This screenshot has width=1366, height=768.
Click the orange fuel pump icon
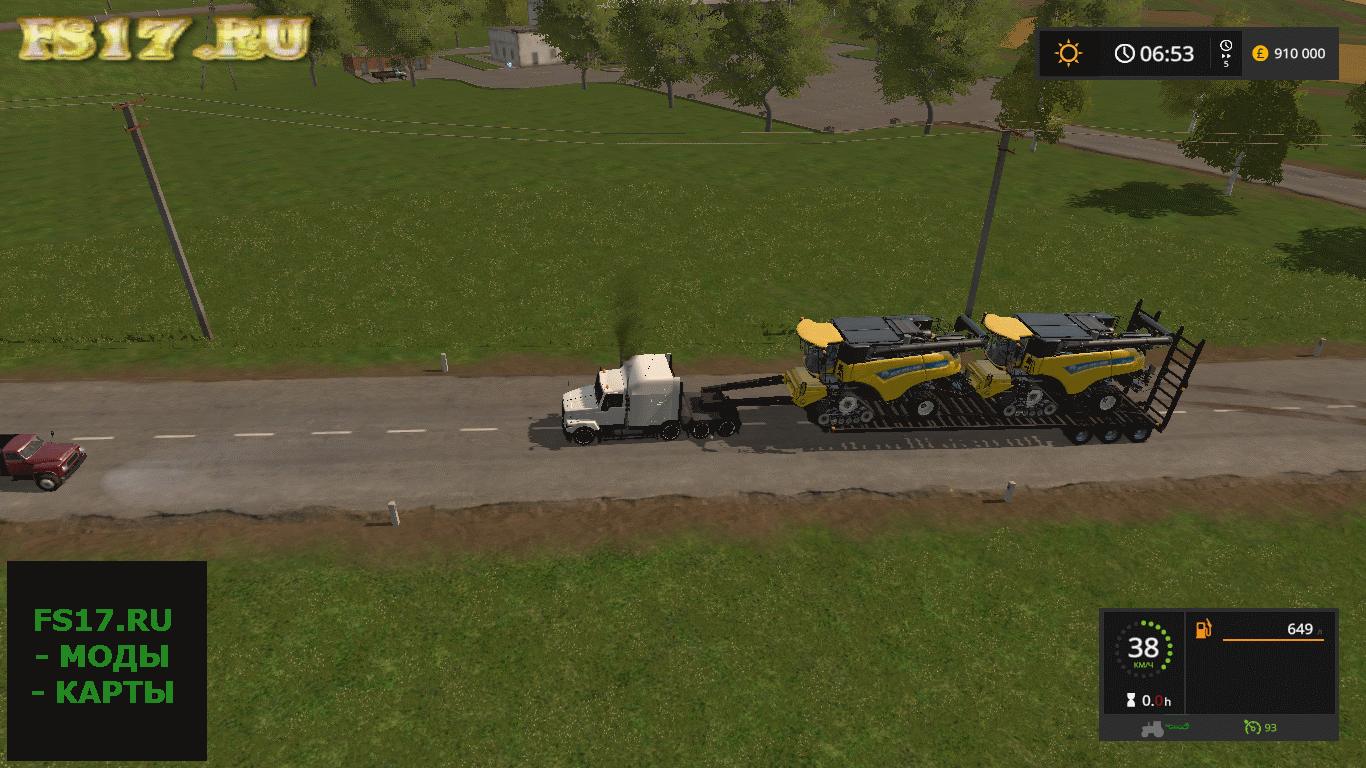(1205, 628)
